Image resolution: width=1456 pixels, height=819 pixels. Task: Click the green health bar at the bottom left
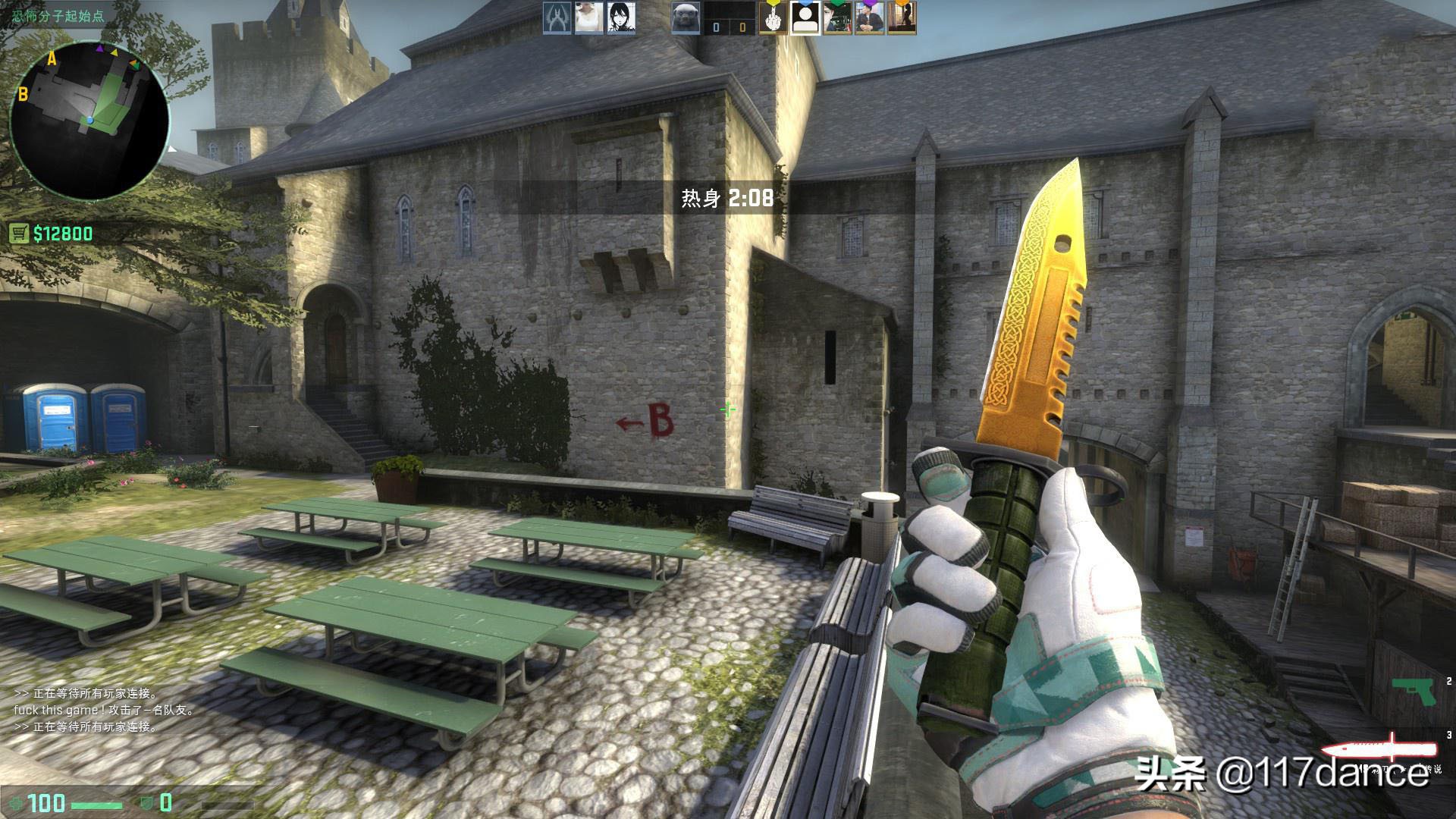(x=96, y=805)
